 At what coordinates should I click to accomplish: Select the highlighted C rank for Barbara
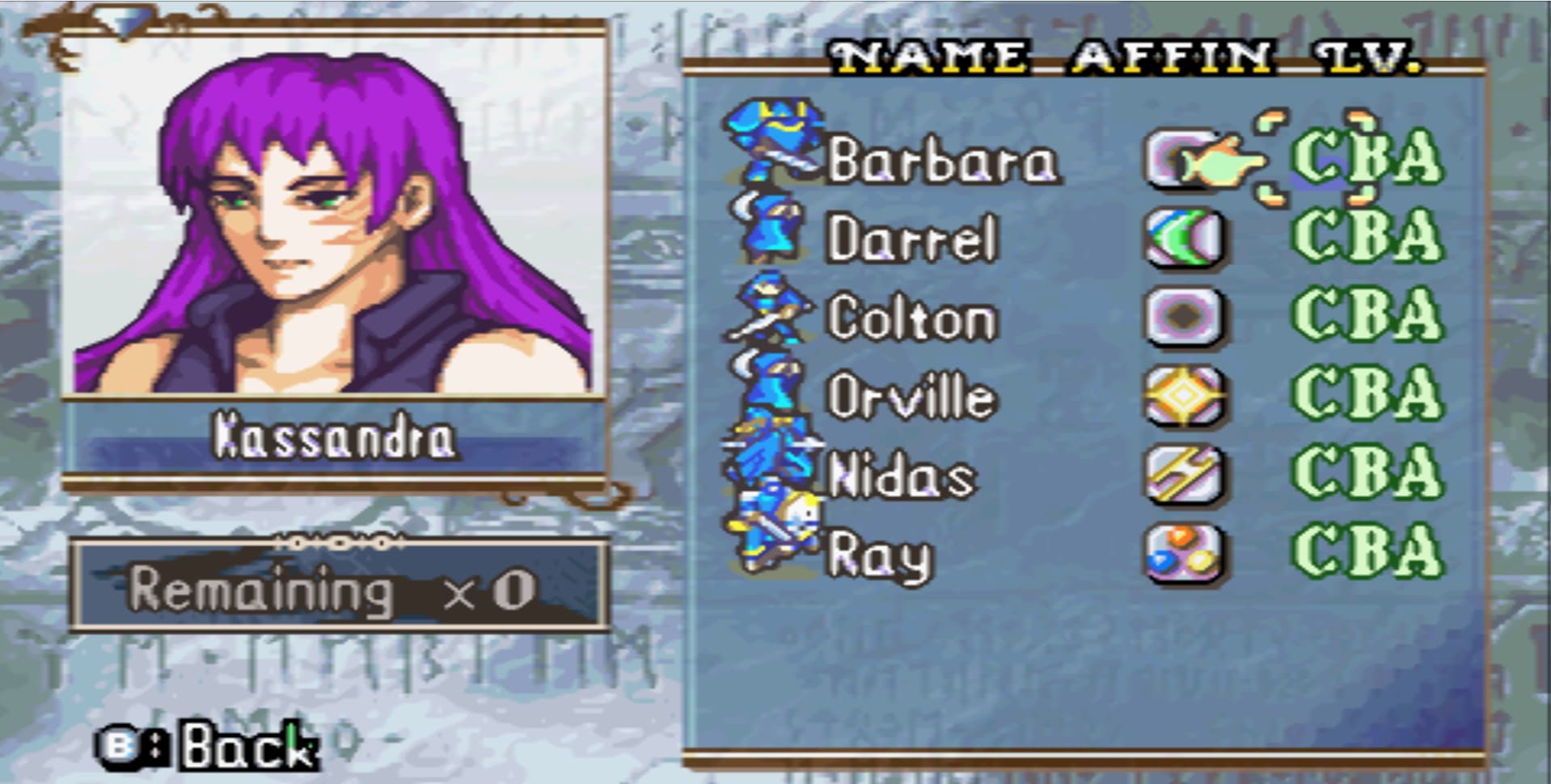[1316, 162]
